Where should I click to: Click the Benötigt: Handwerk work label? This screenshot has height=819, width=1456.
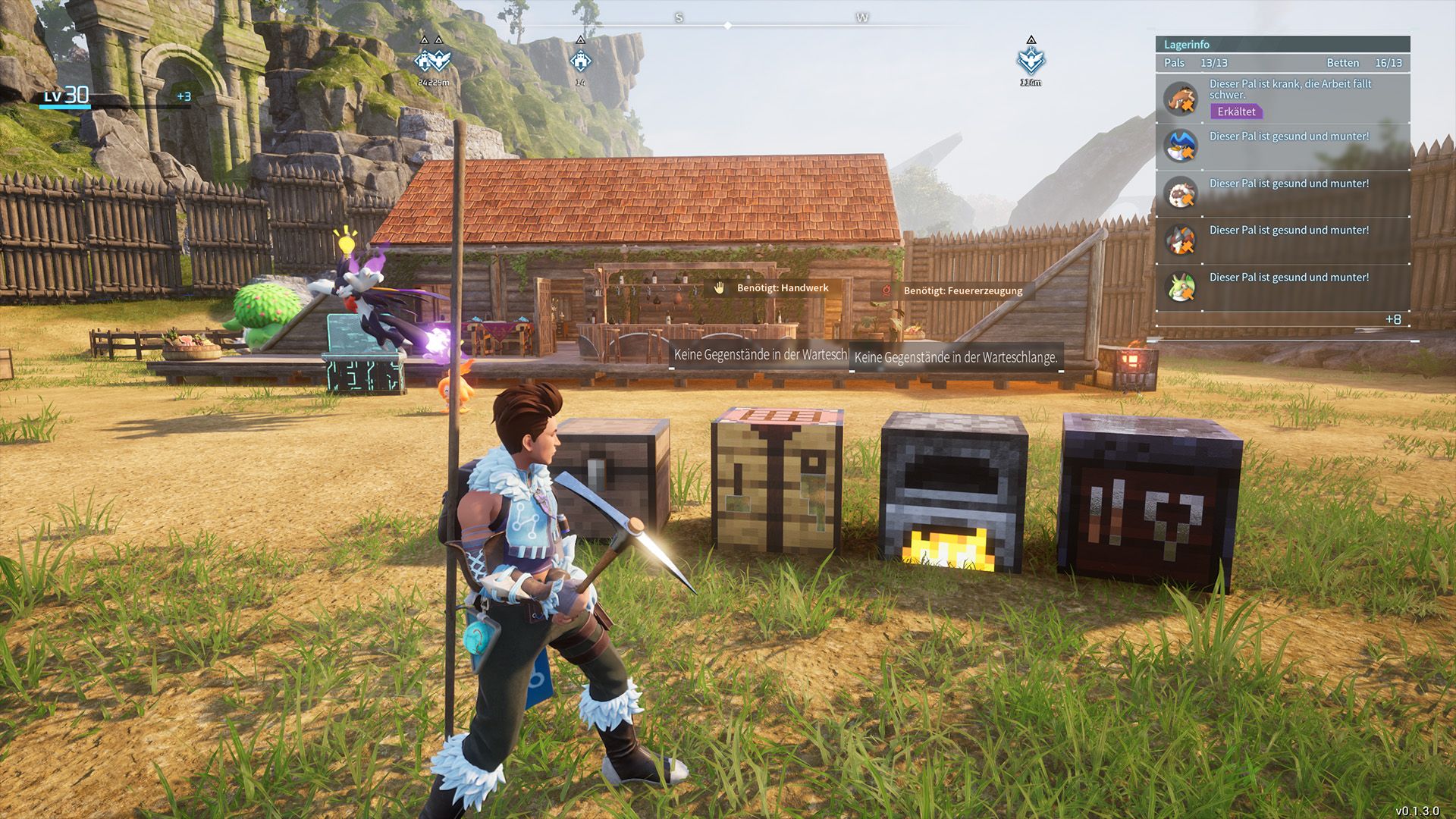click(x=773, y=288)
